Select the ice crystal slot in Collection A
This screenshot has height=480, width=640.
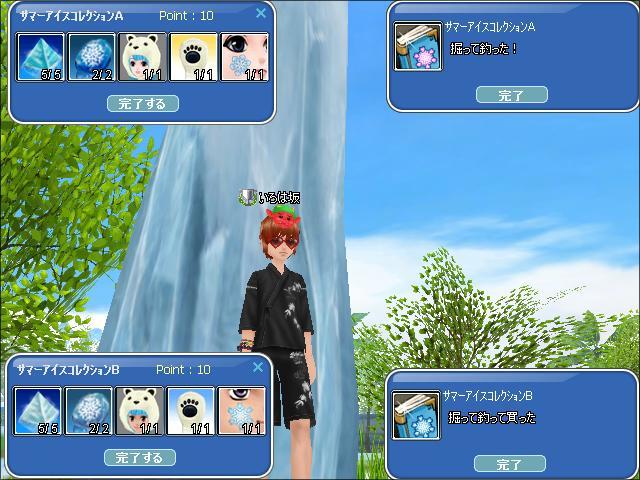pos(41,58)
